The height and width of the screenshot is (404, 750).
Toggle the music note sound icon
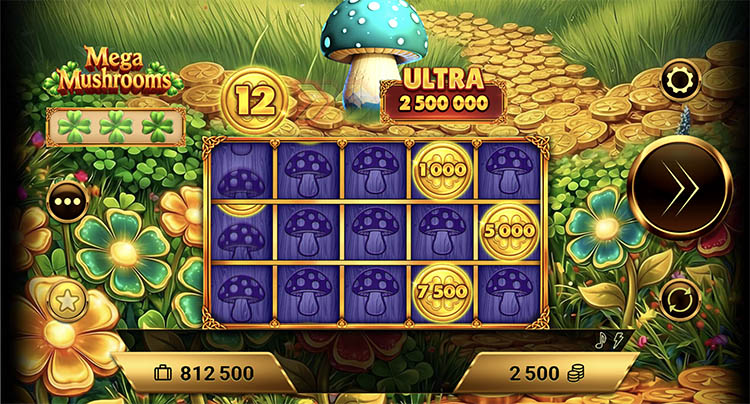pyautogui.click(x=601, y=339)
